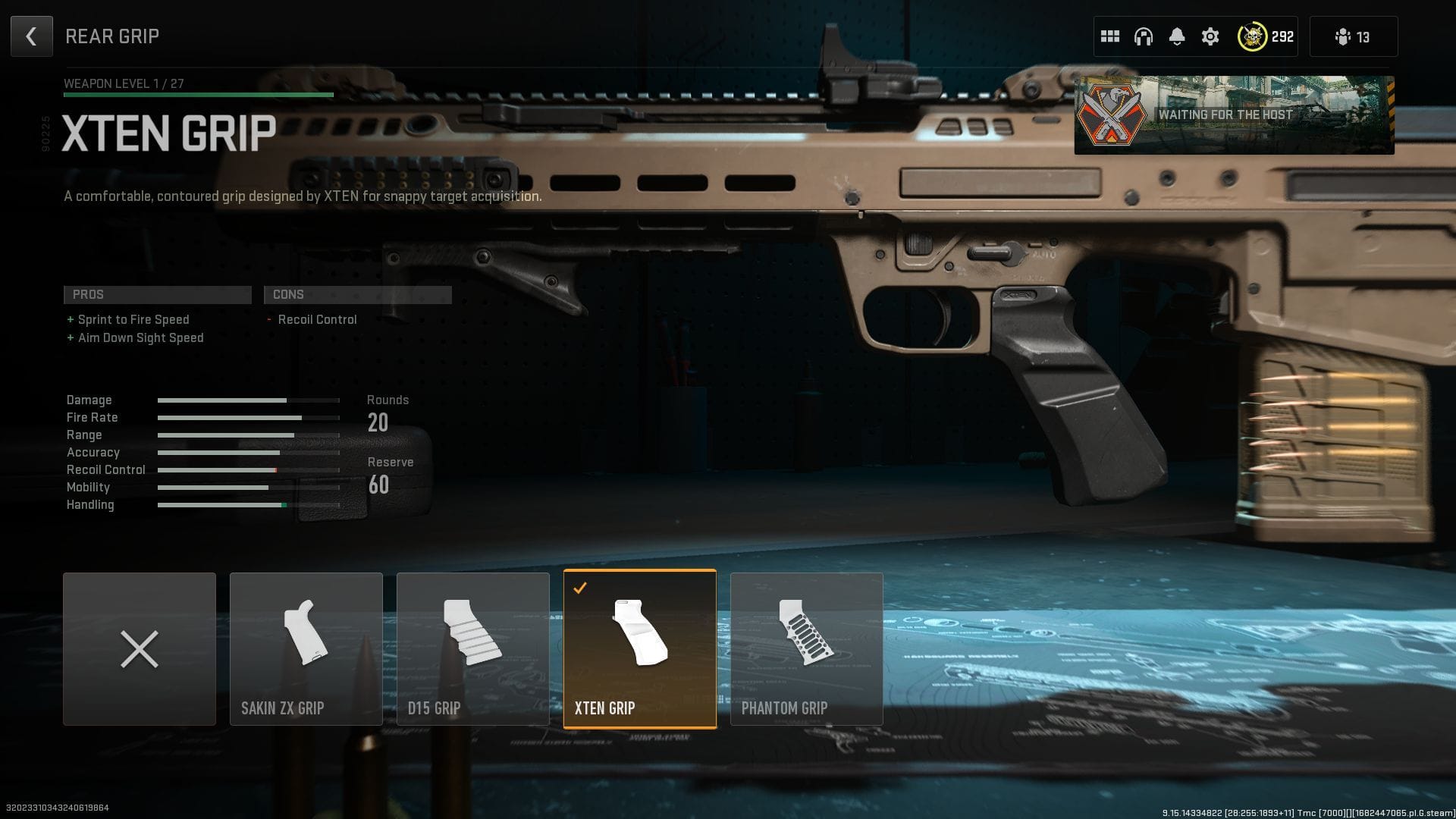
Task: Toggle the checkmark on XTEN Grip
Action: [581, 586]
